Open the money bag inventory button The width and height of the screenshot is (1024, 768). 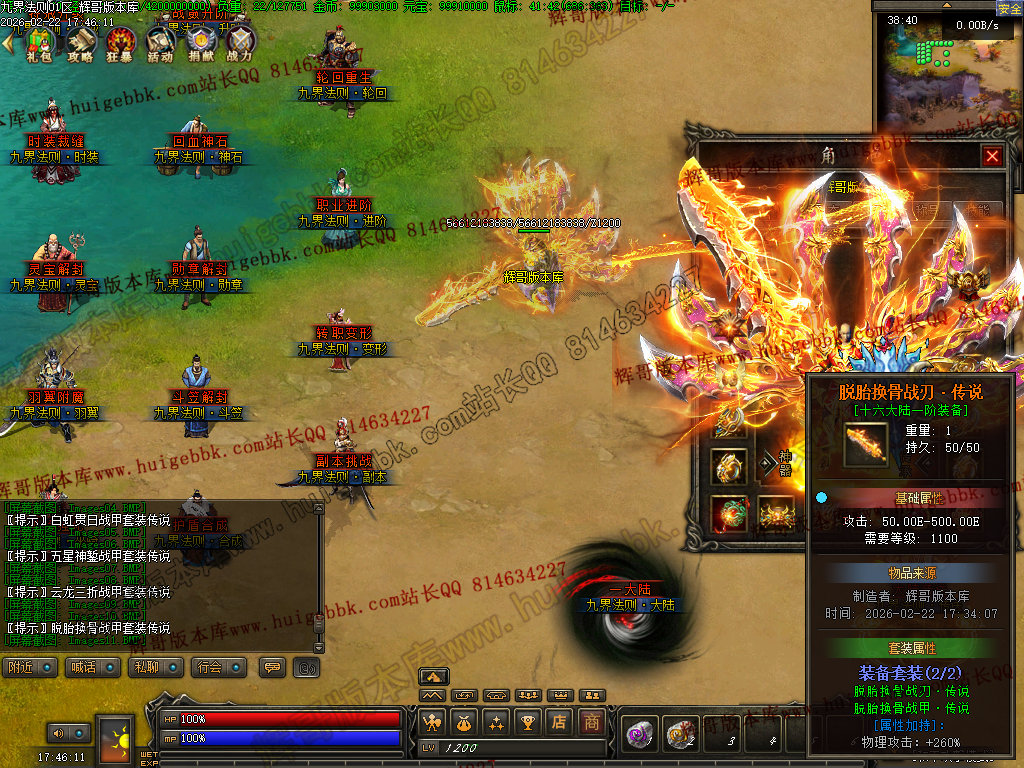(463, 721)
